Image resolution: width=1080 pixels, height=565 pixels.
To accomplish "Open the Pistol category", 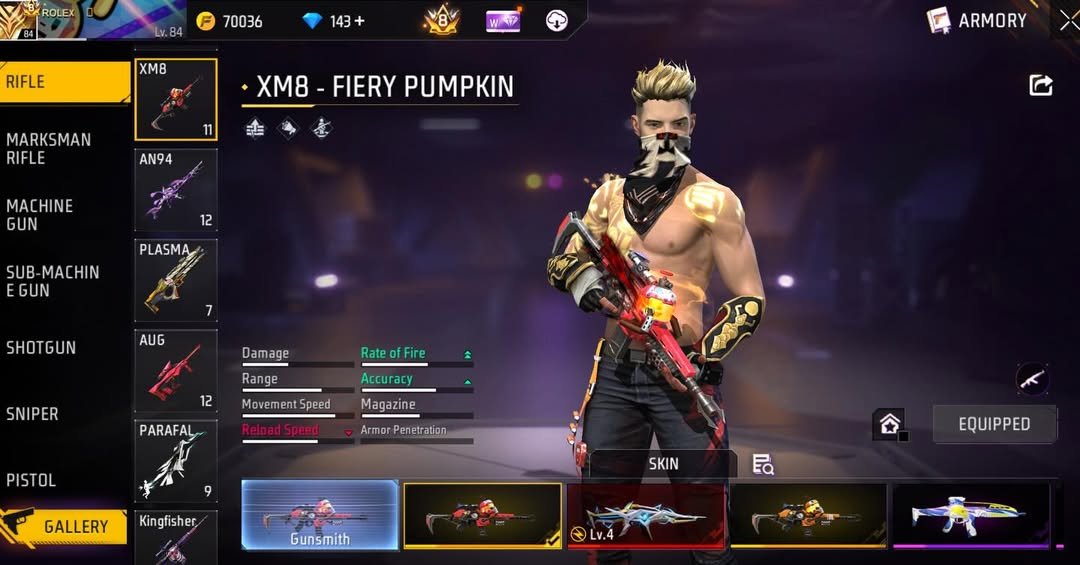I will 60,480.
